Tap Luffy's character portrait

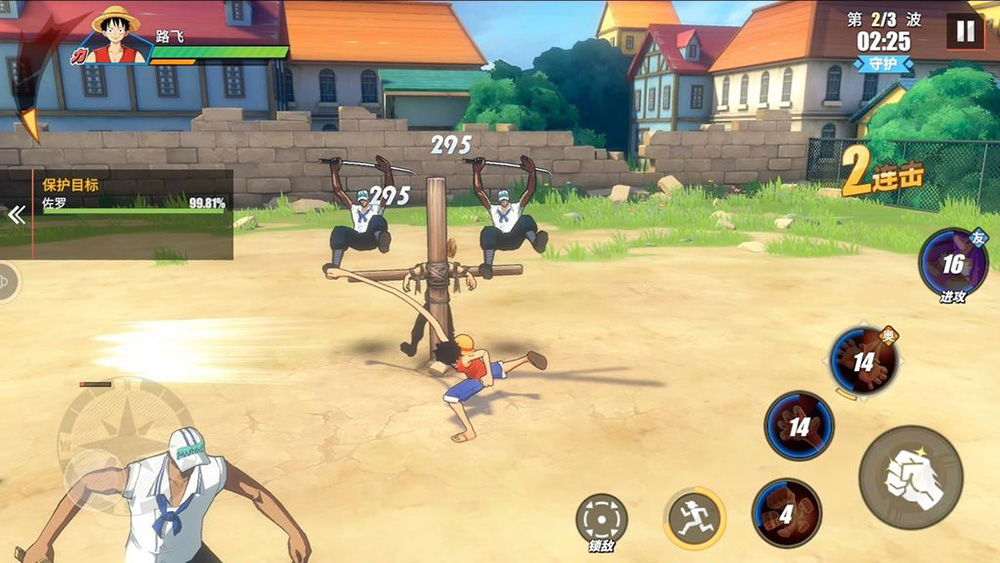coord(116,36)
